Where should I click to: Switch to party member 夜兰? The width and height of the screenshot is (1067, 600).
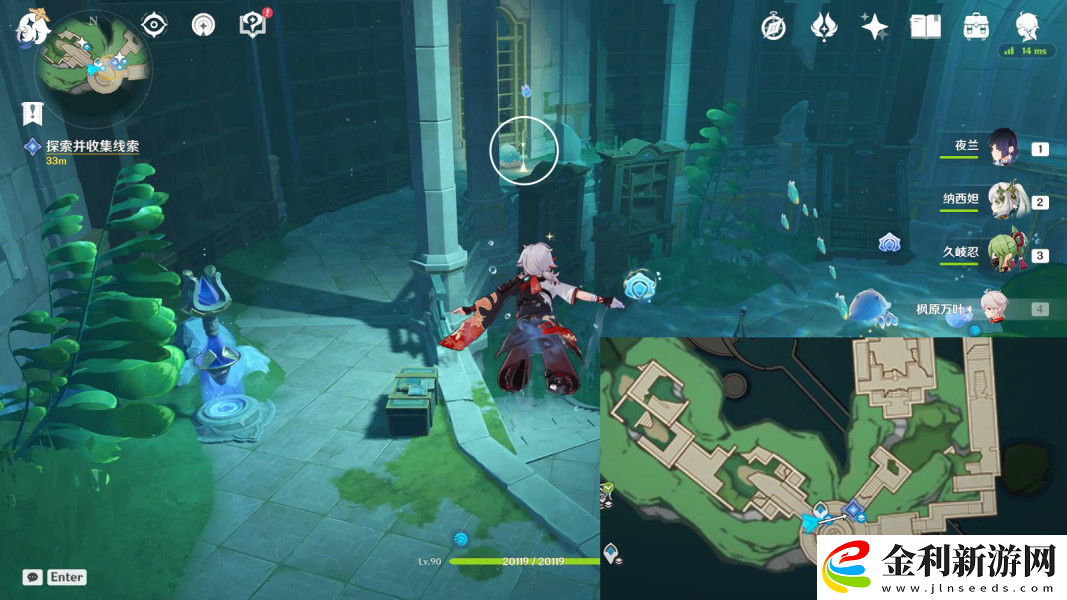point(1002,148)
